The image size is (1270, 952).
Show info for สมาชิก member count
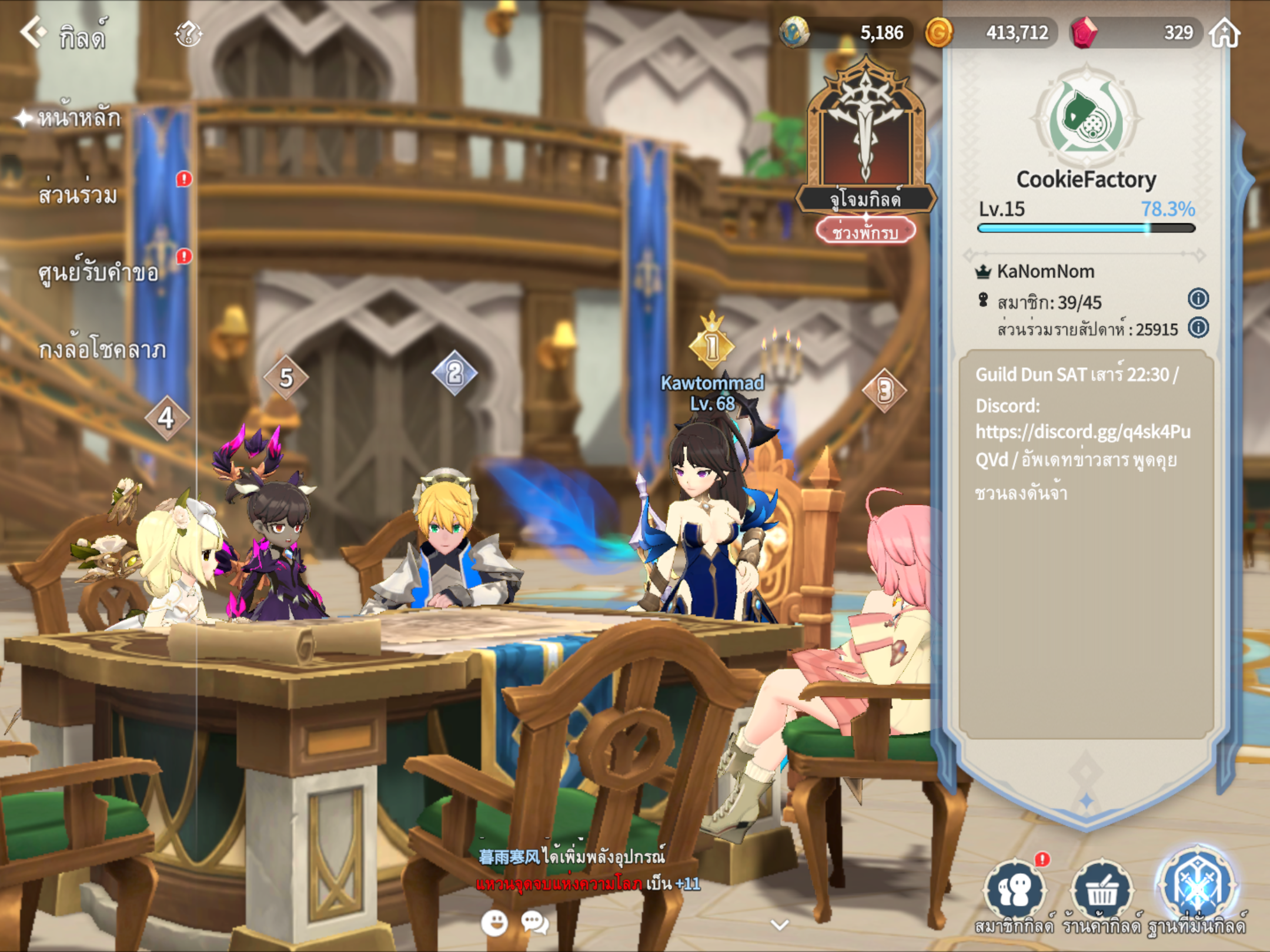tap(1198, 299)
